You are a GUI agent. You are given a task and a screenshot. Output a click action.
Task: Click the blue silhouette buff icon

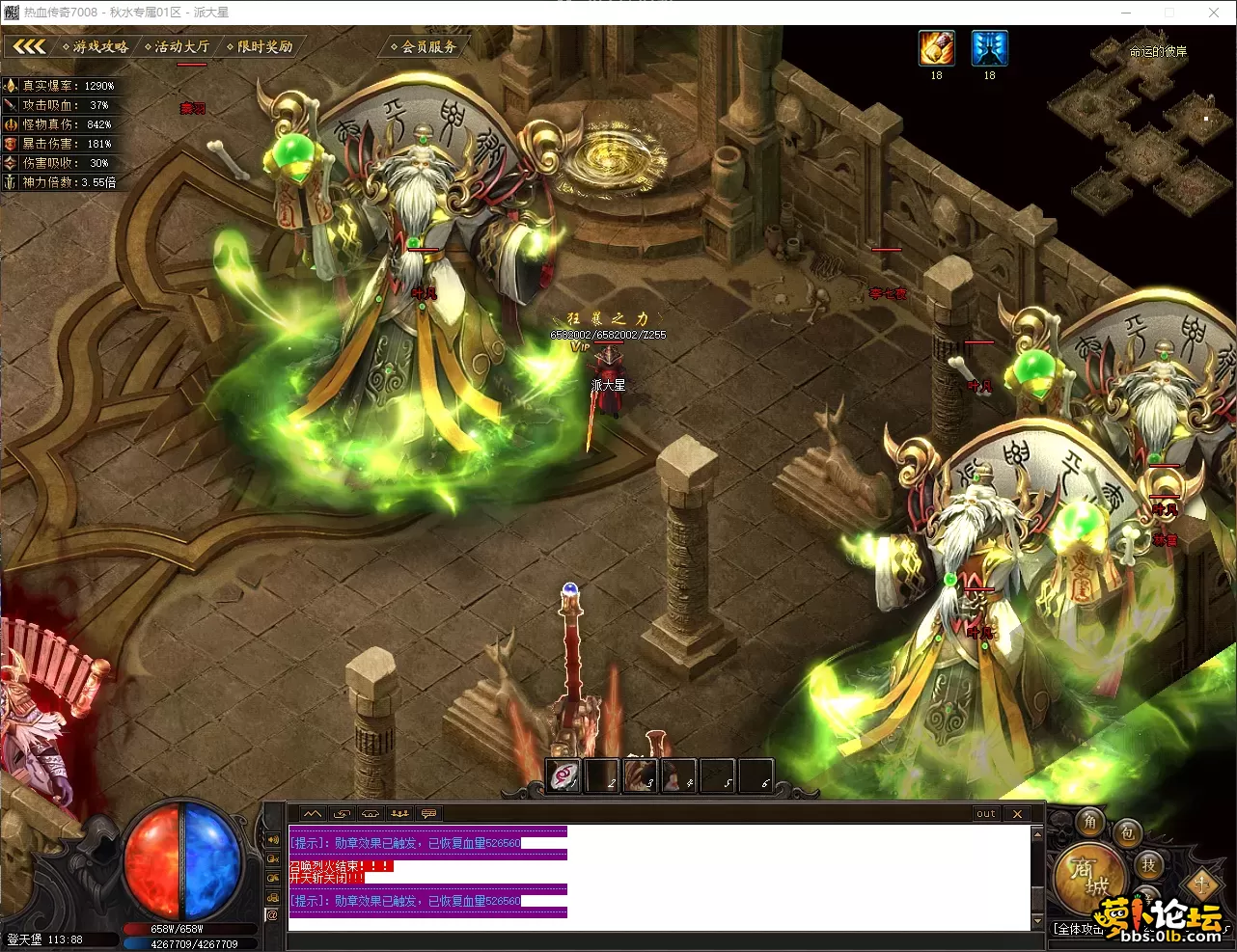(989, 48)
